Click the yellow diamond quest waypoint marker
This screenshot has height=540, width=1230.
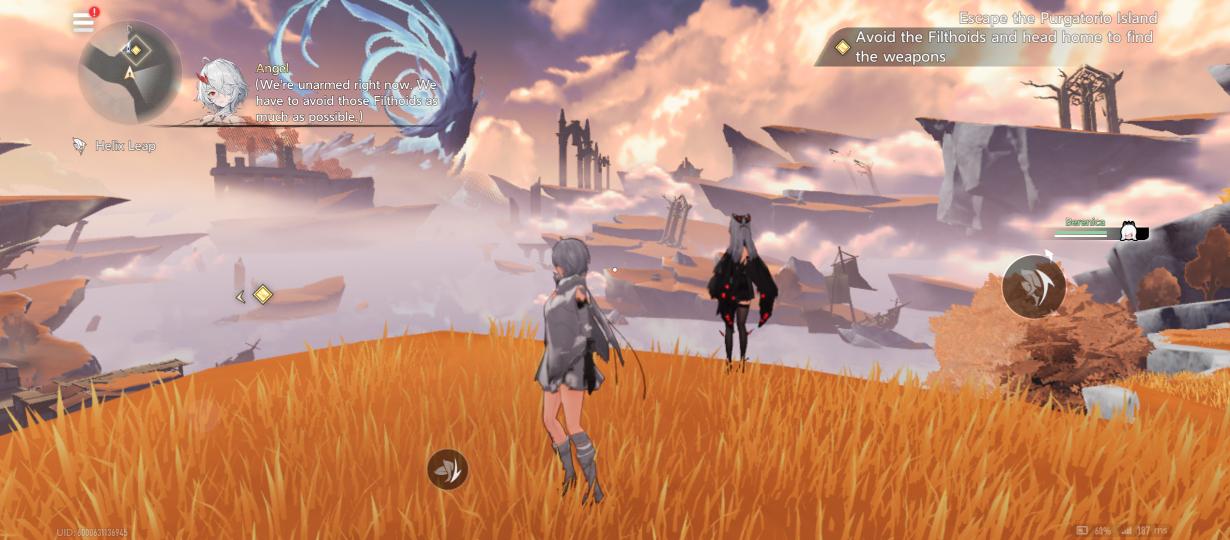[263, 294]
